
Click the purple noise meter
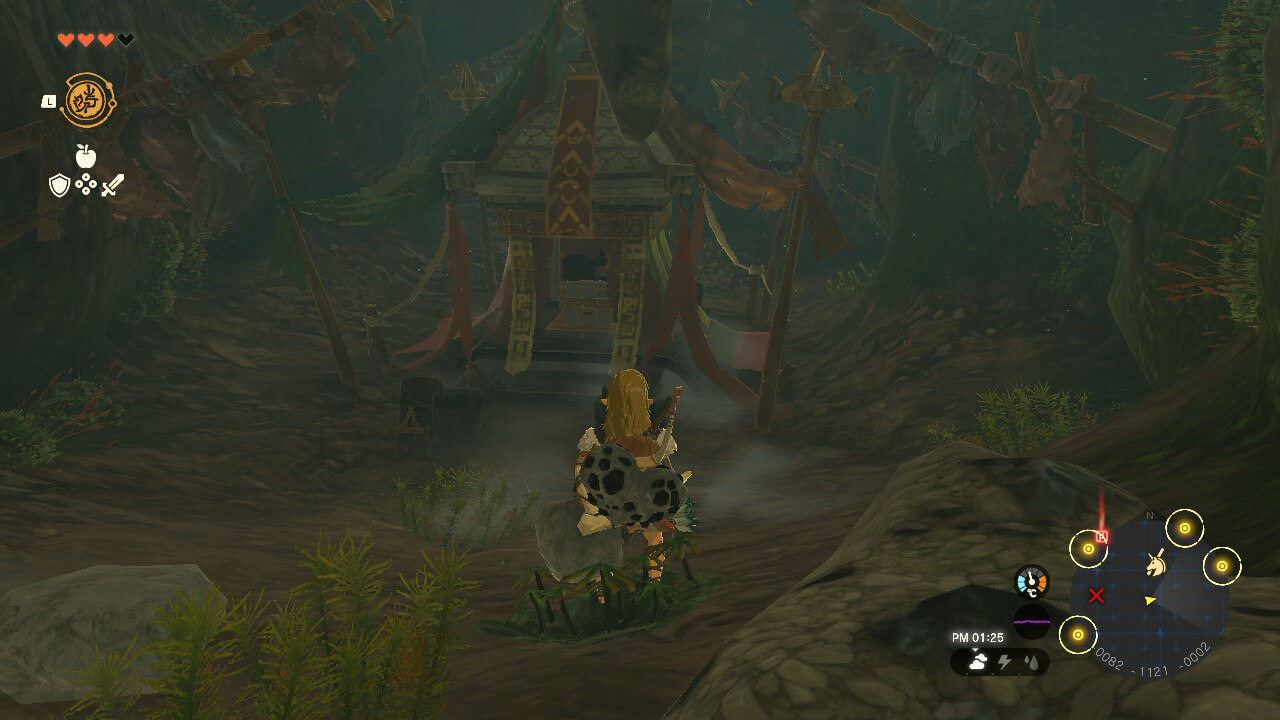(x=1032, y=620)
